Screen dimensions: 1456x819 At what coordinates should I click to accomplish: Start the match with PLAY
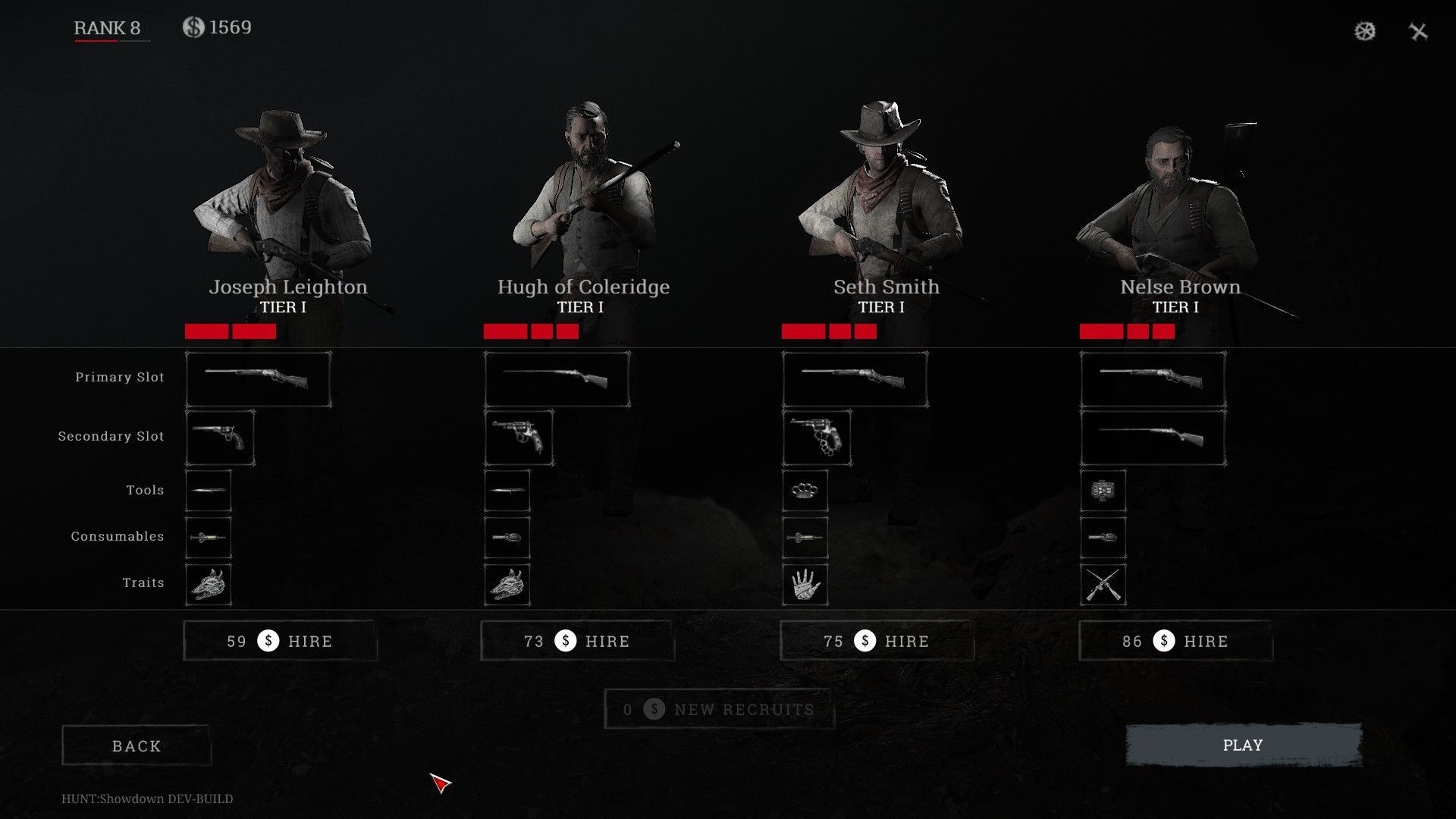[1243, 745]
